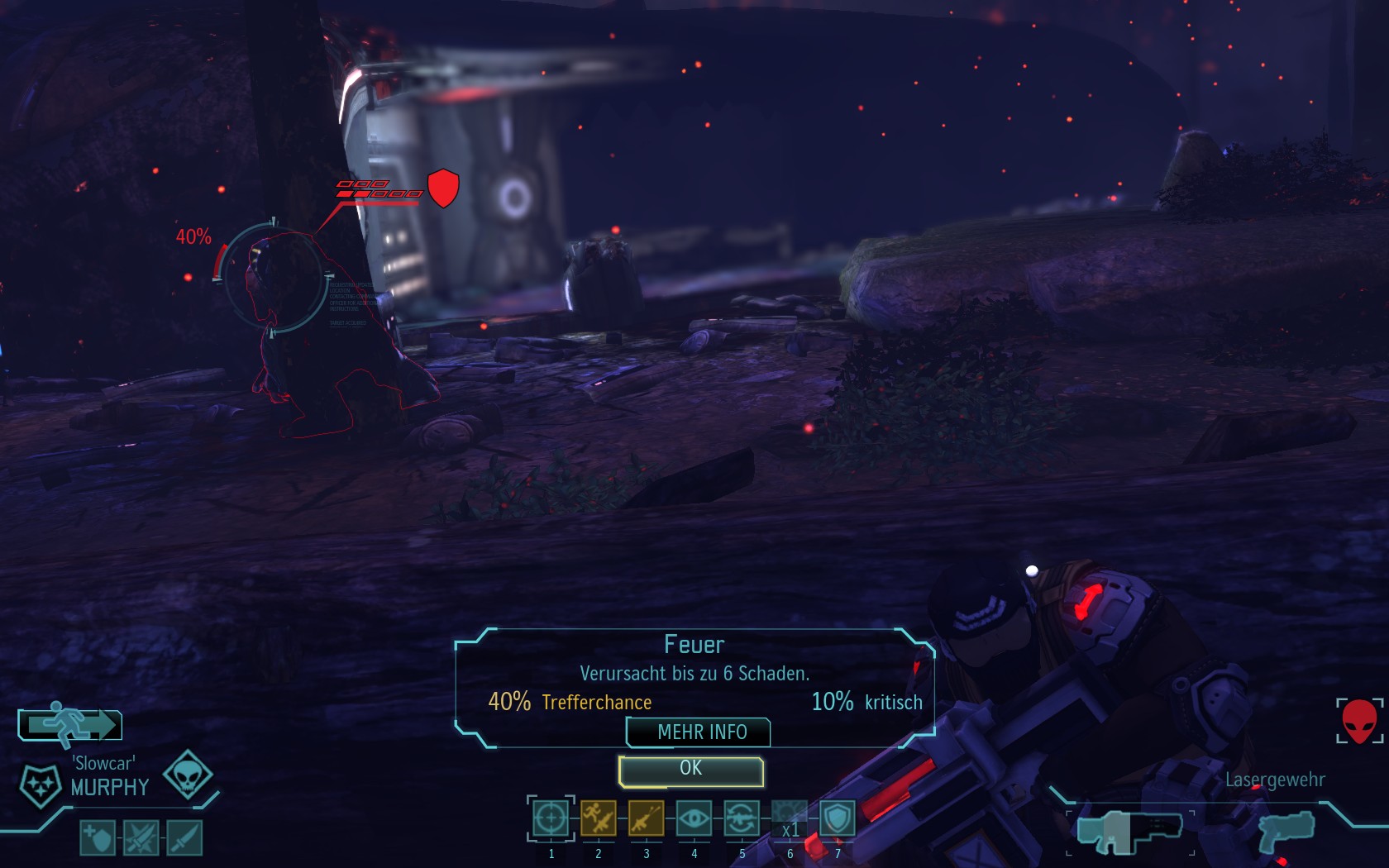Viewport: 1389px width, 868px height.
Task: Choose the yellow rifle burst ability
Action: (646, 818)
